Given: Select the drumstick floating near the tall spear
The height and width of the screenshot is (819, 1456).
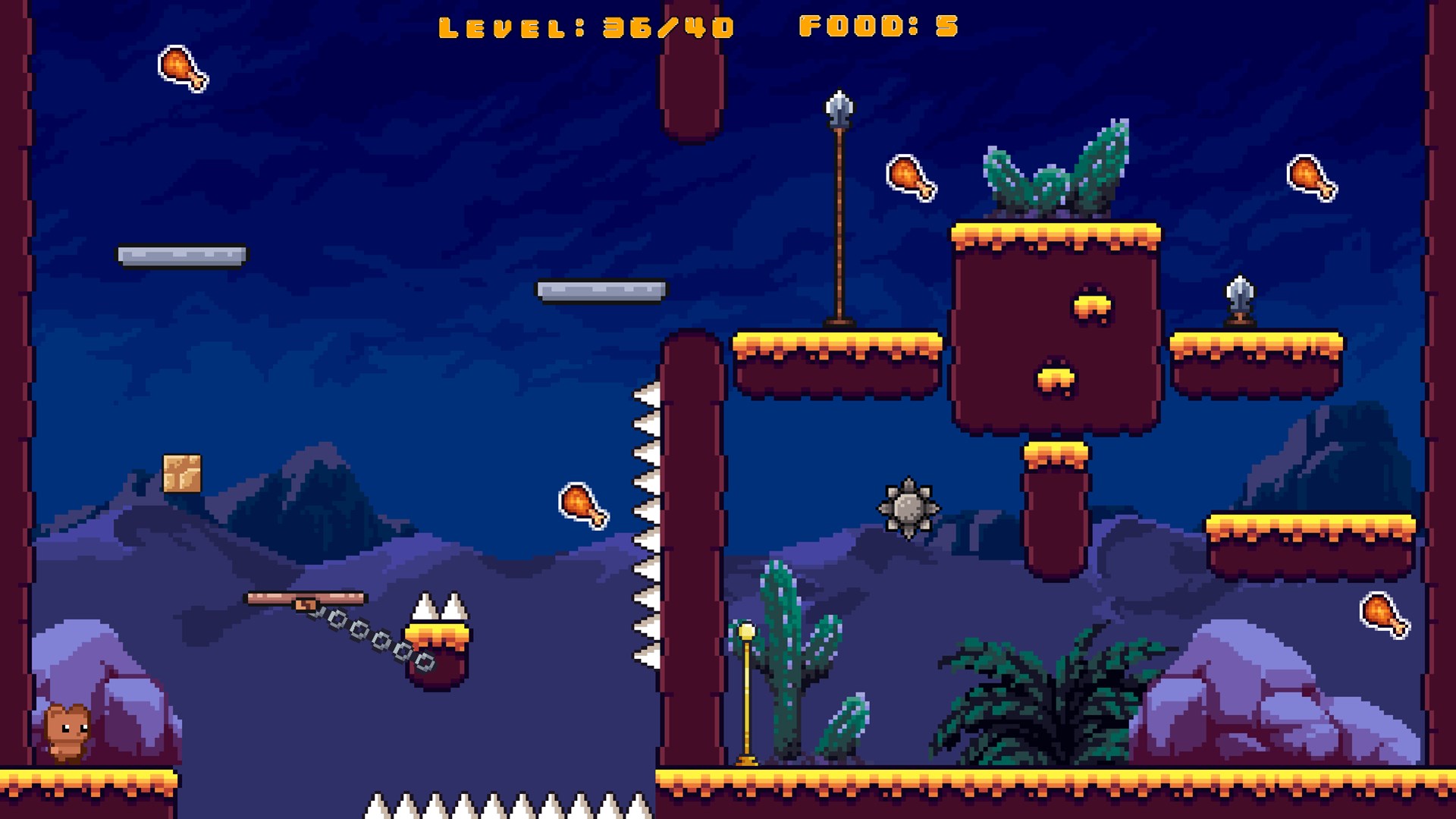Looking at the screenshot, I should point(911,182).
